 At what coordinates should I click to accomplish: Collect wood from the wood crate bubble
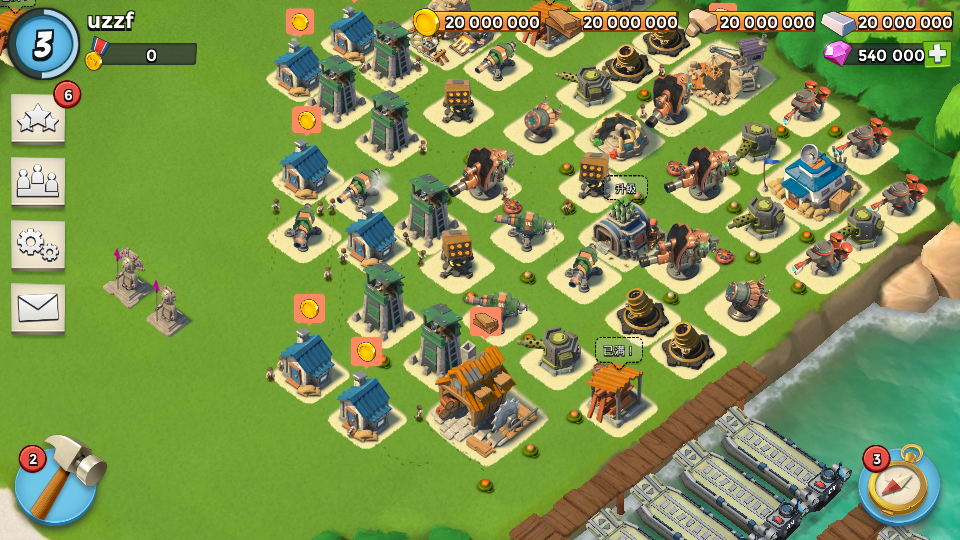coord(485,321)
